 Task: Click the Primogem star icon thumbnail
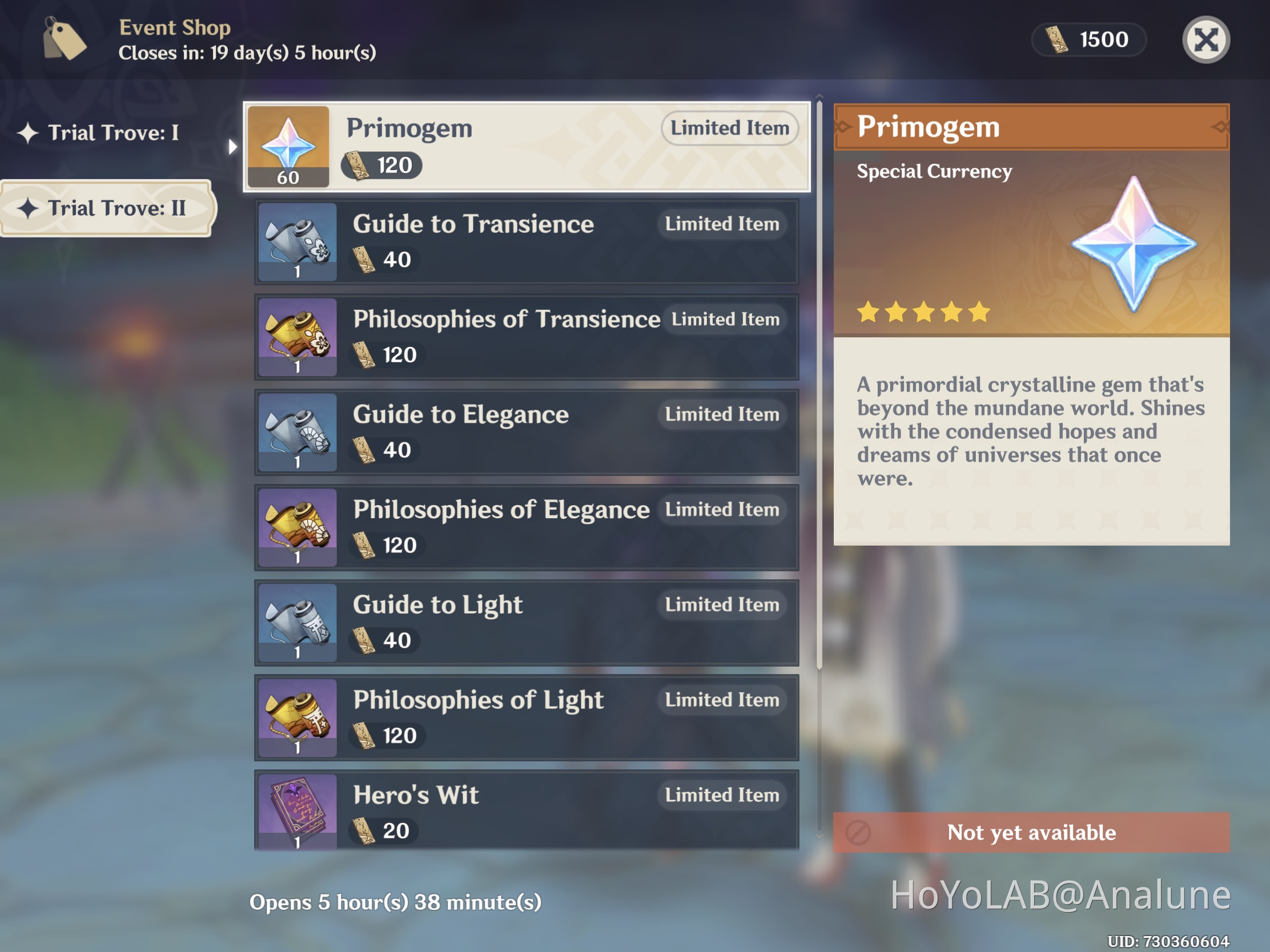(289, 147)
